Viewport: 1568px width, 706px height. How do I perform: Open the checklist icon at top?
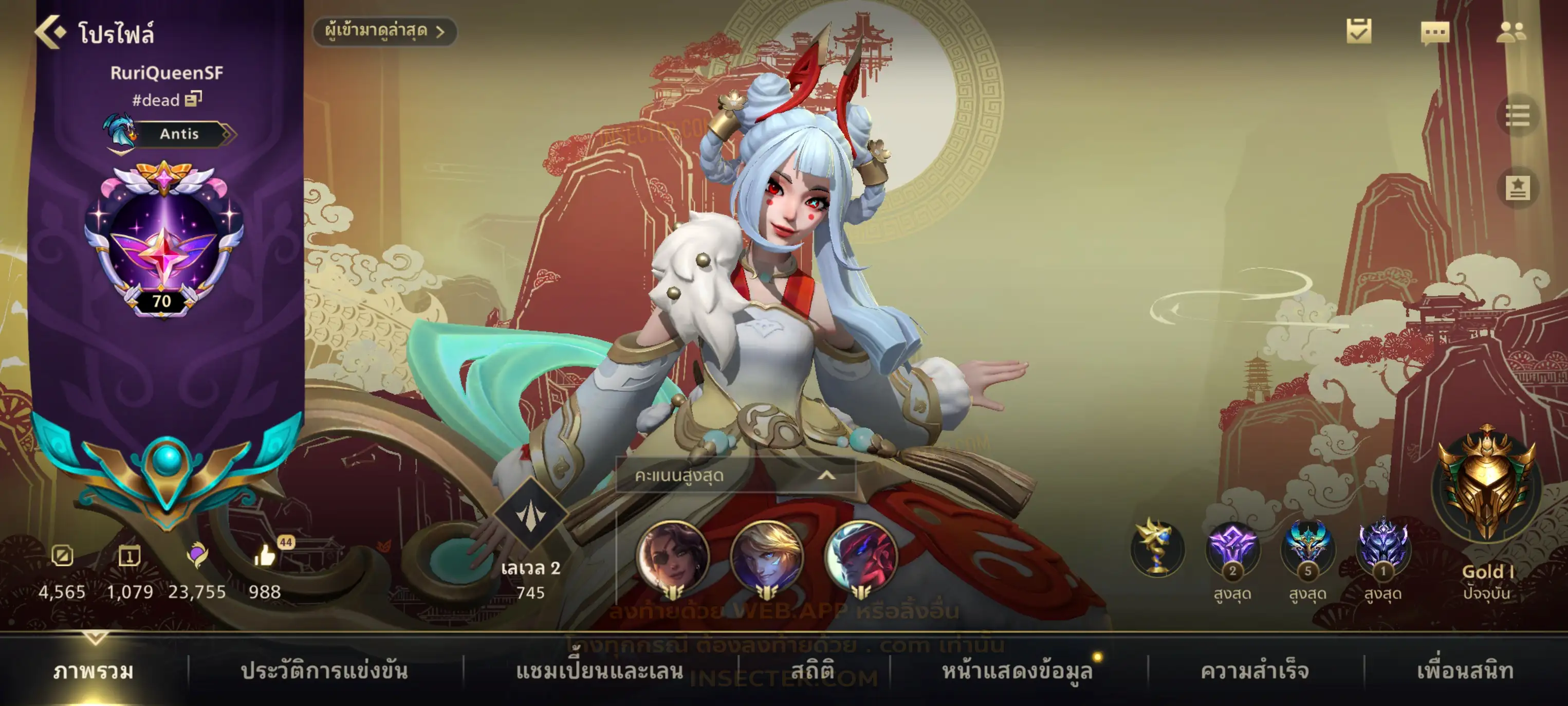point(1358,32)
